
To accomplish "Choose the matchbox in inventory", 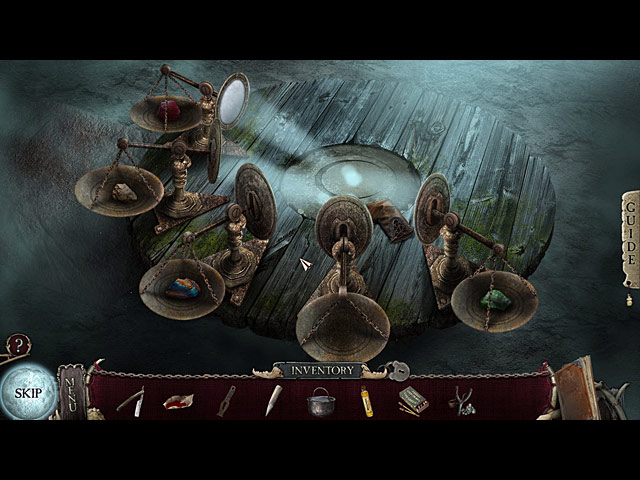I will pos(413,401).
